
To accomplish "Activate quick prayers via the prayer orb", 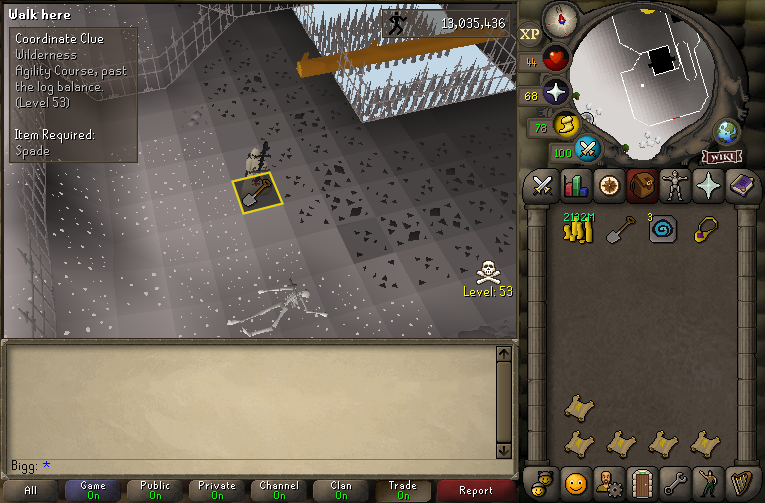I will [555, 94].
